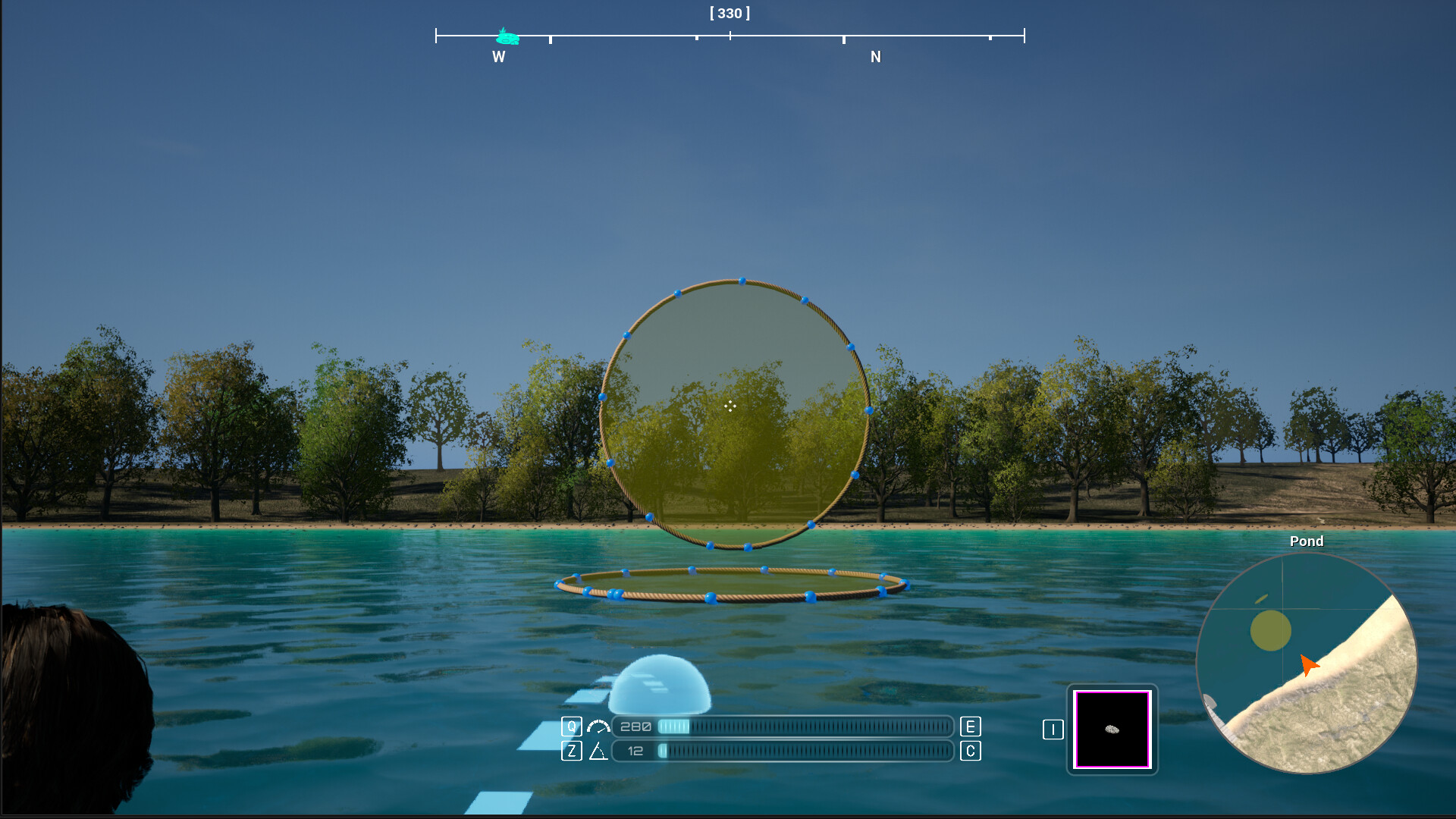Click the E key prompt icon

969,726
